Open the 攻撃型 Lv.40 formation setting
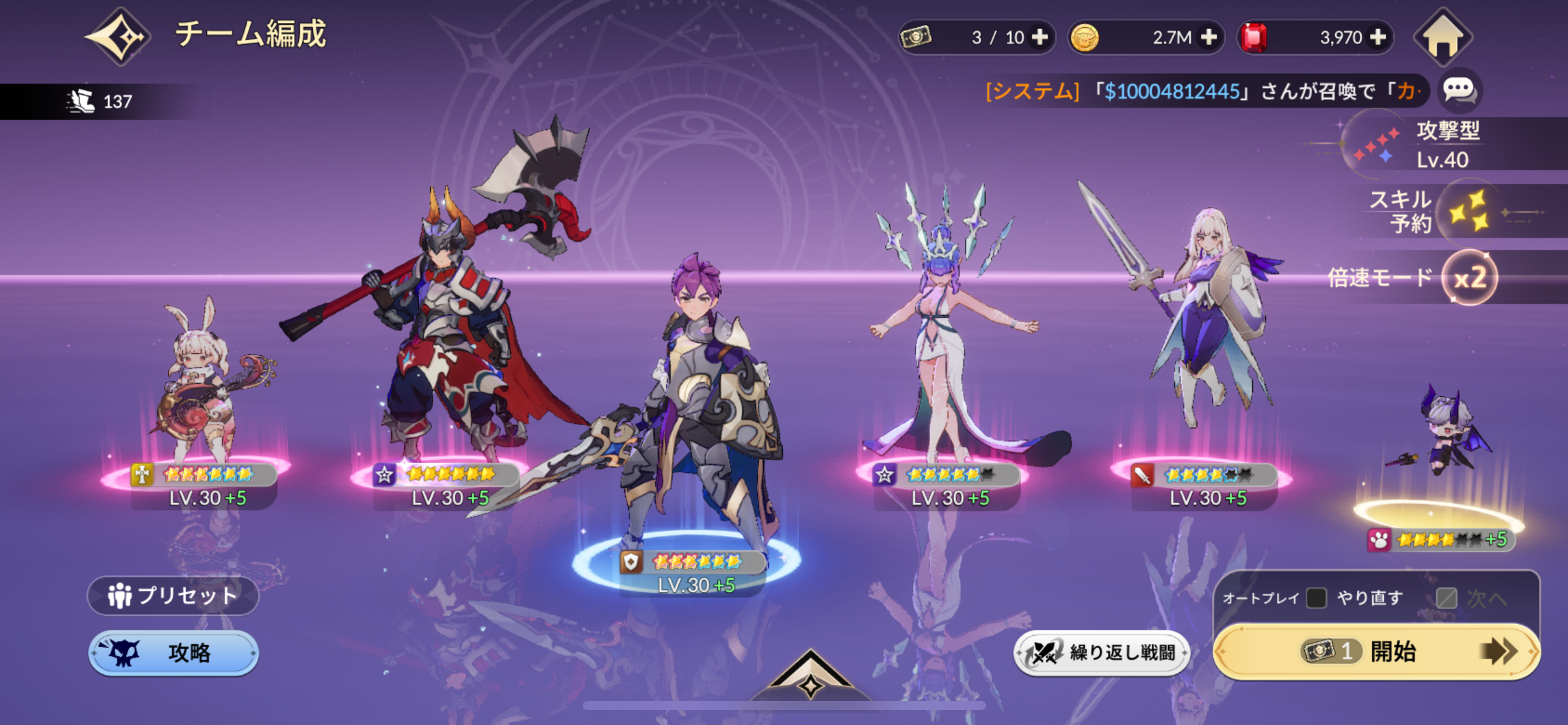The image size is (1568, 725). (x=1424, y=144)
